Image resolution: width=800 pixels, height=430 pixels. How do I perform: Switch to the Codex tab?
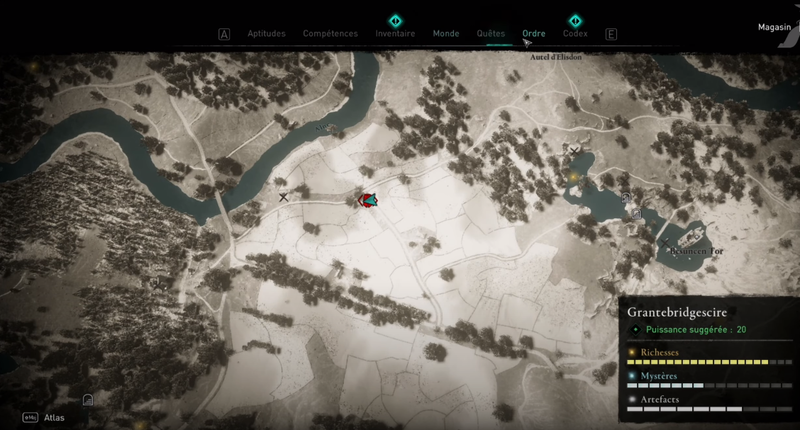tap(575, 33)
